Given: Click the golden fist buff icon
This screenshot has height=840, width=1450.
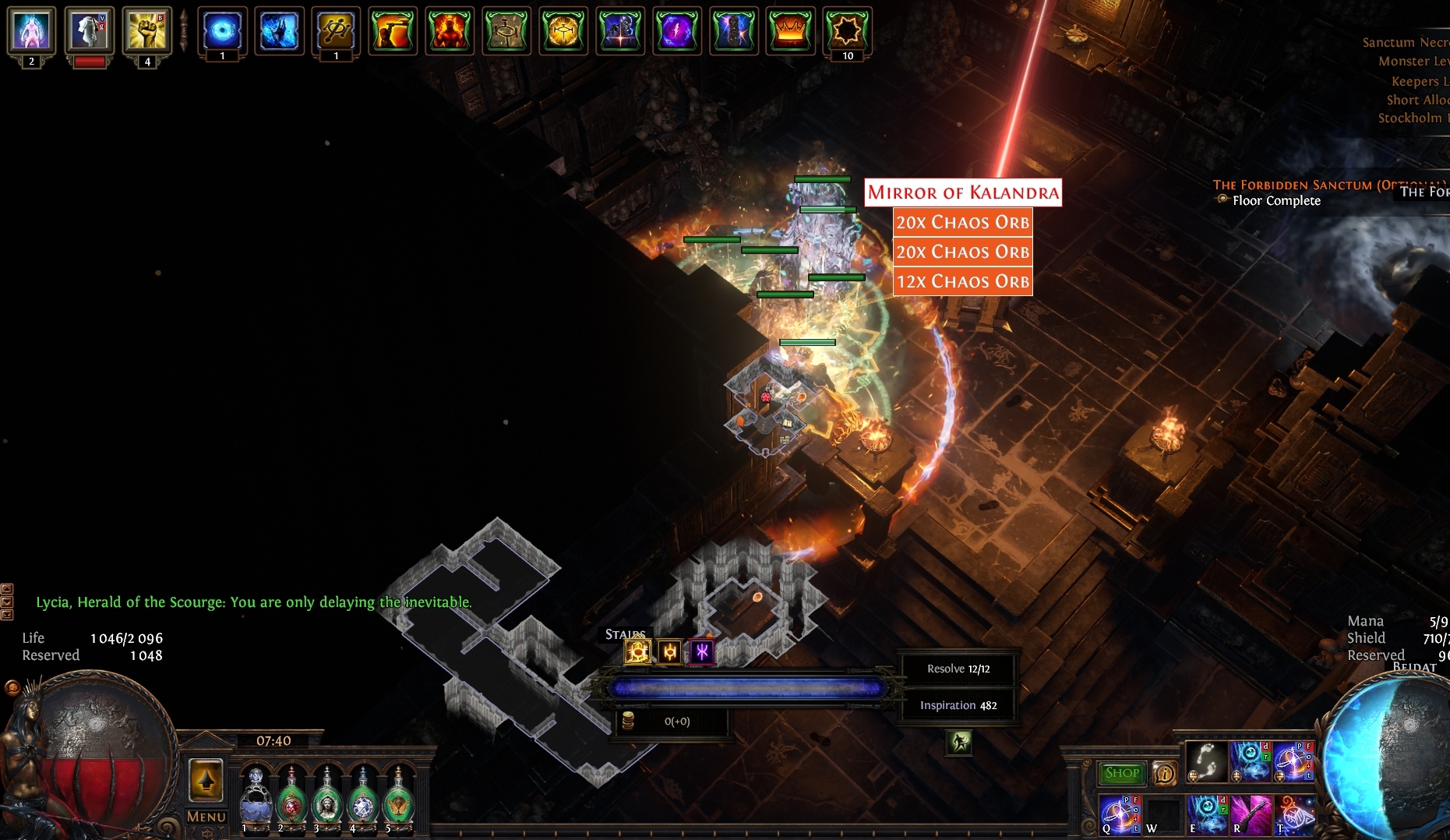Looking at the screenshot, I should pyautogui.click(x=146, y=31).
